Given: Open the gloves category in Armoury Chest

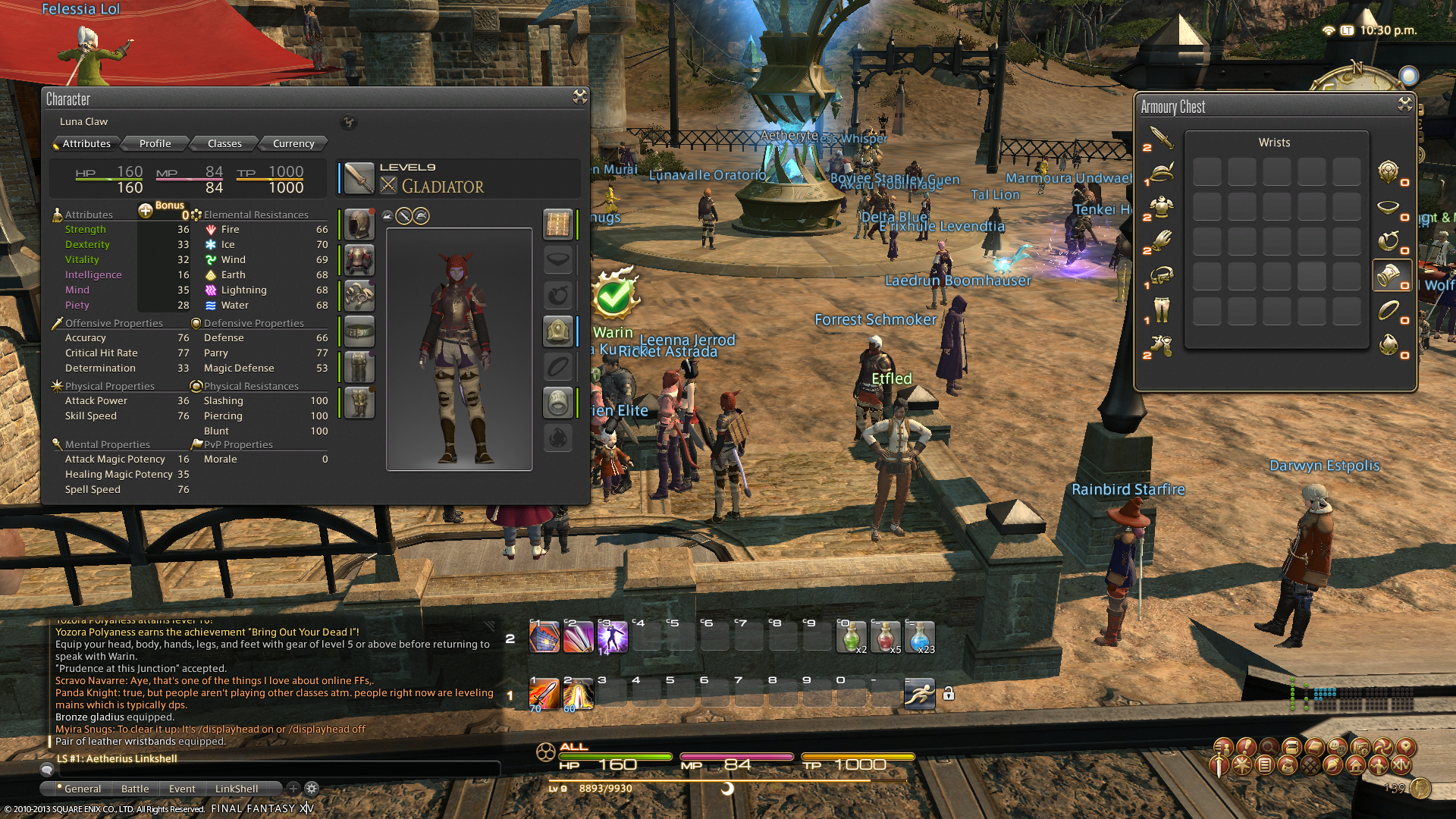Looking at the screenshot, I should 1160,240.
